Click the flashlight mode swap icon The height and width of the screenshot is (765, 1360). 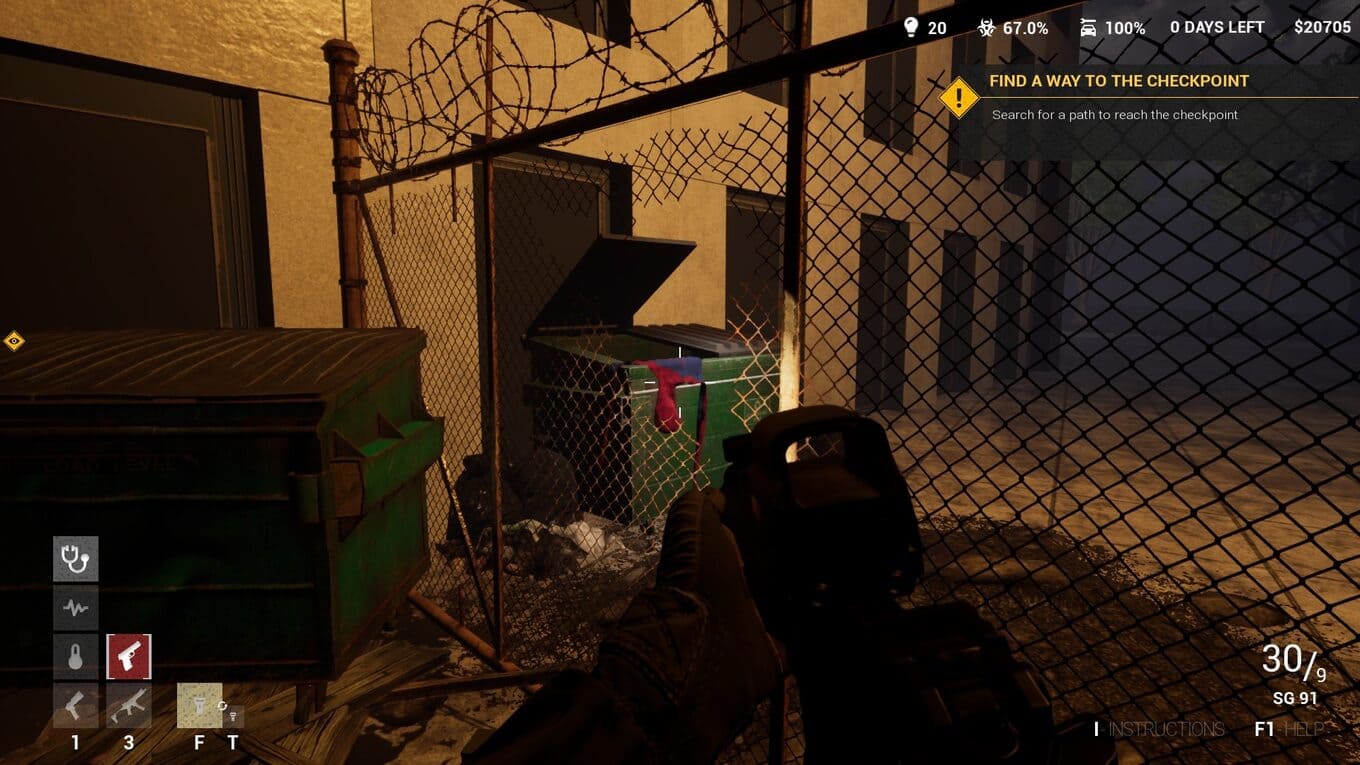[x=232, y=714]
